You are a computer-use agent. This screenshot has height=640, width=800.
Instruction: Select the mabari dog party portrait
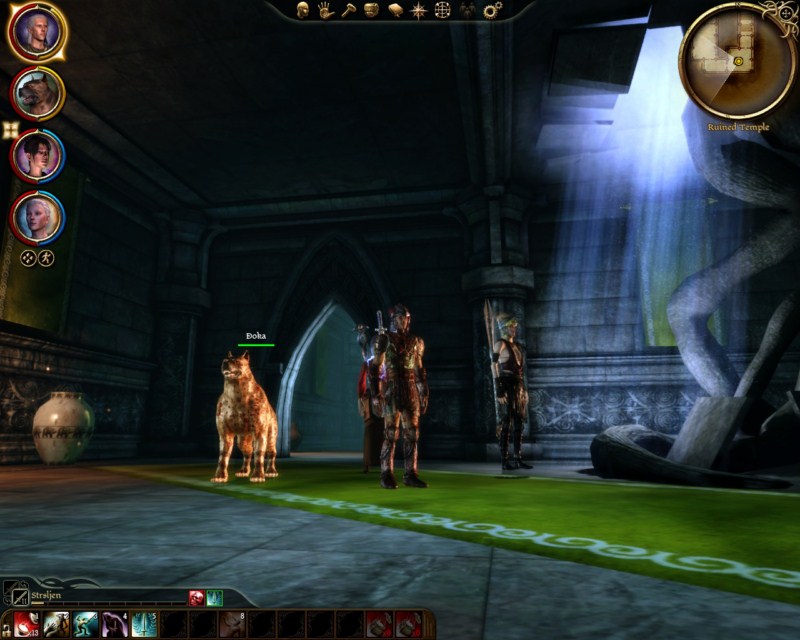click(x=37, y=93)
